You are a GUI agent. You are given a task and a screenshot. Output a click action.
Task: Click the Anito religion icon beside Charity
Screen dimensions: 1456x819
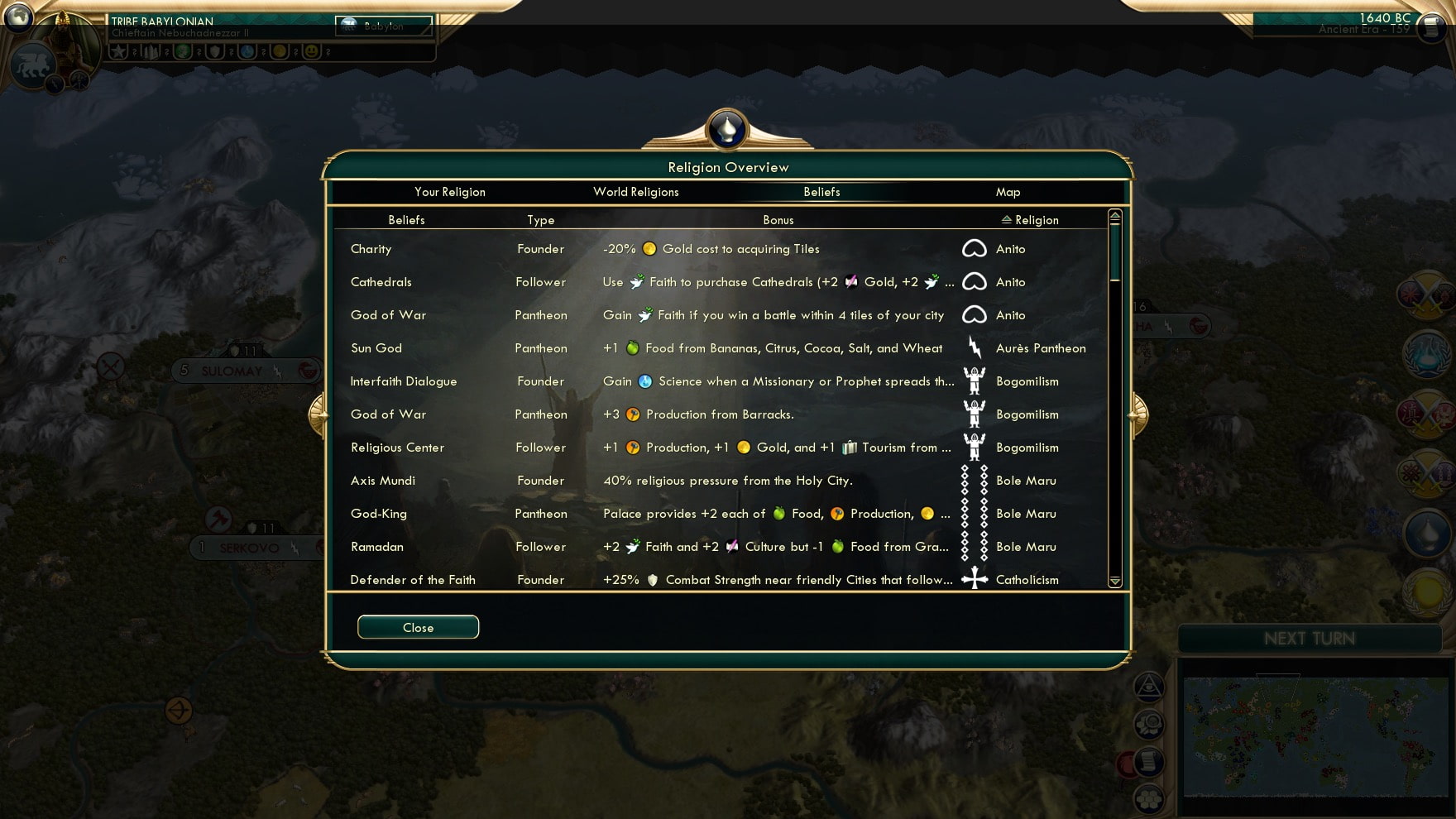tap(975, 249)
